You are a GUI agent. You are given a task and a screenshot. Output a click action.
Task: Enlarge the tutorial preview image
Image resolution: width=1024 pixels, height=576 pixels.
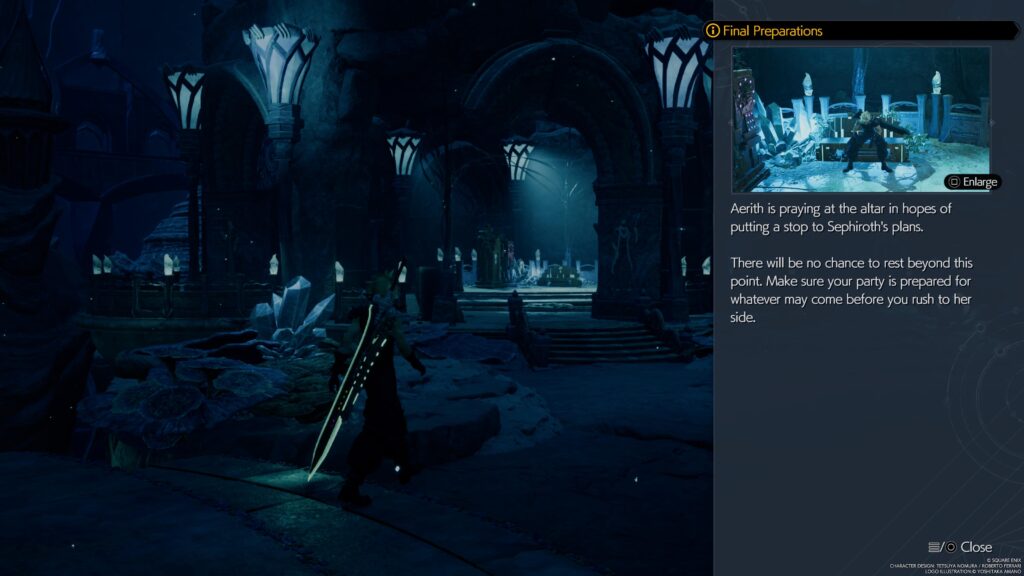(972, 182)
